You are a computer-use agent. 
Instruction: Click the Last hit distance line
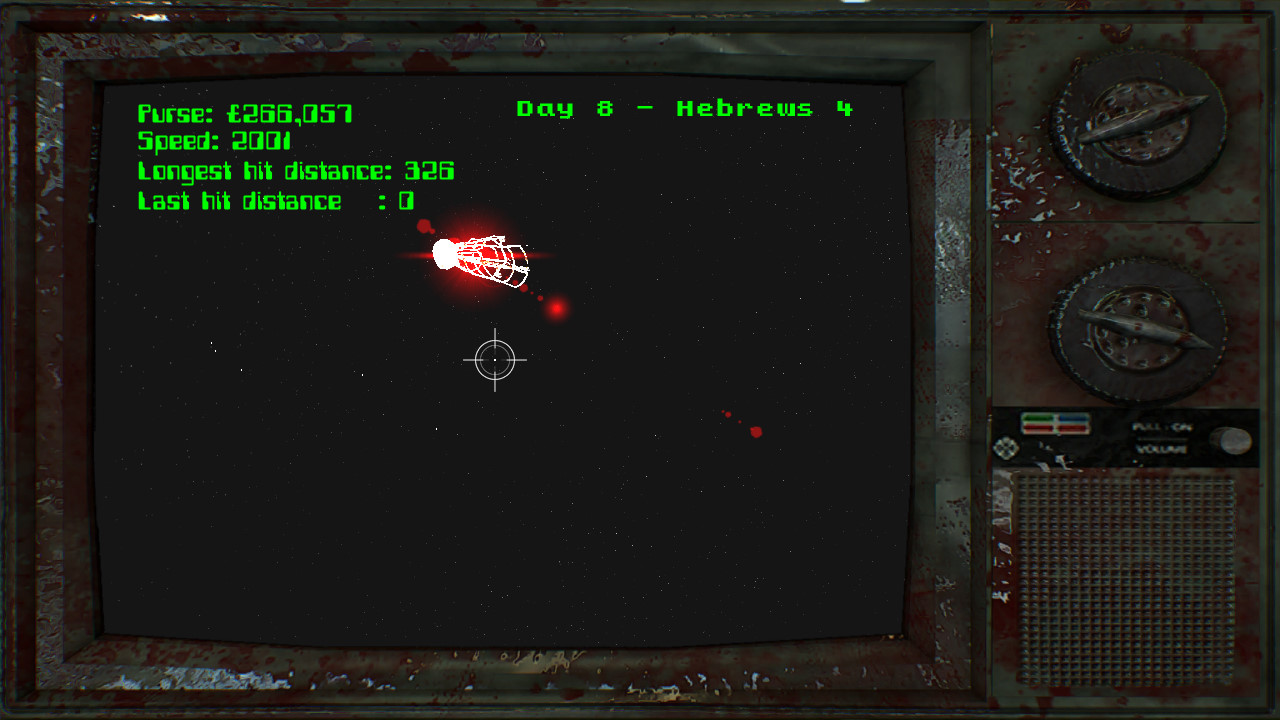coord(276,201)
